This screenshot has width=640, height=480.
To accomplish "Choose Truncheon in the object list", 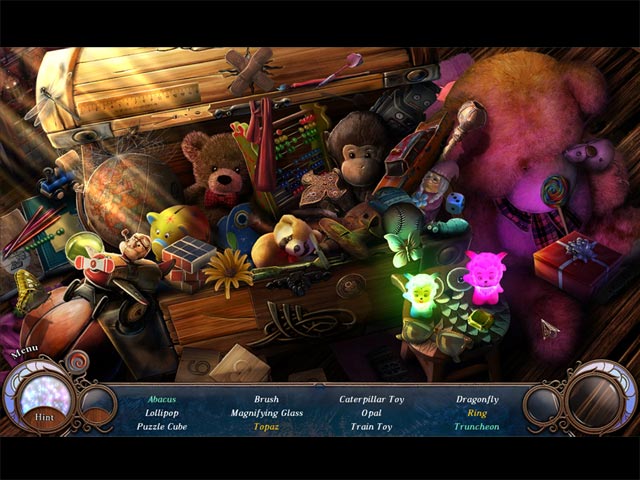I will [x=476, y=426].
